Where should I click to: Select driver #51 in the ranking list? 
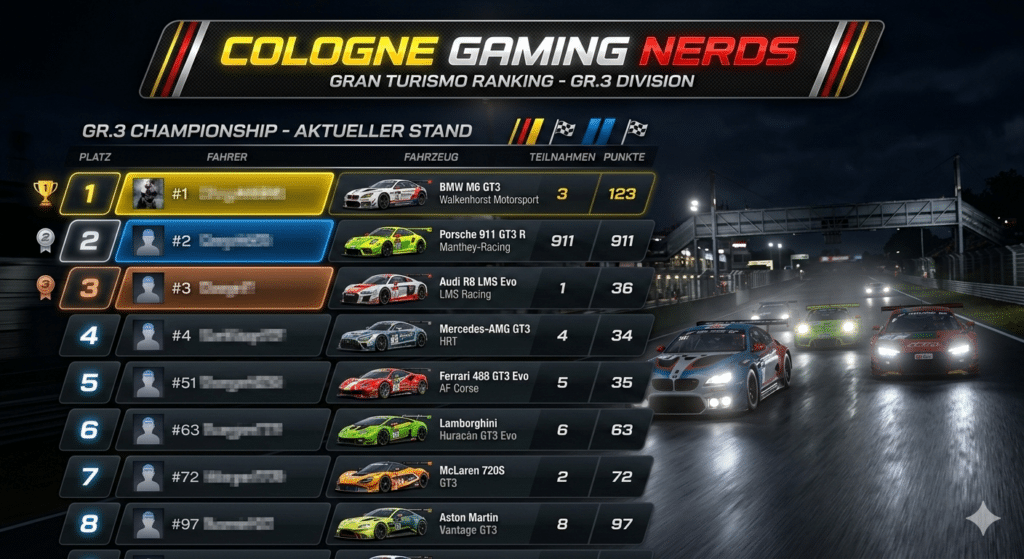[x=225, y=382]
